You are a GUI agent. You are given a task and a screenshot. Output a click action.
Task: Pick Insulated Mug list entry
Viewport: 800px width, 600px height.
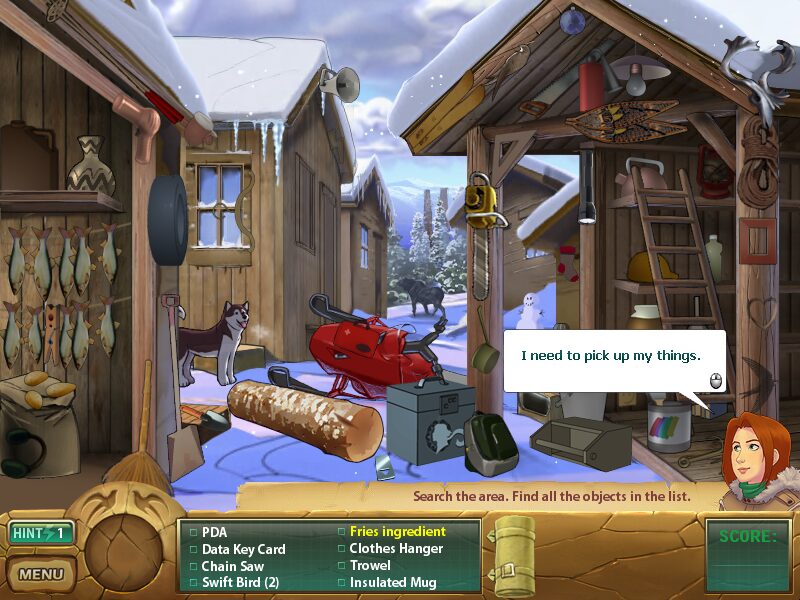tap(393, 582)
